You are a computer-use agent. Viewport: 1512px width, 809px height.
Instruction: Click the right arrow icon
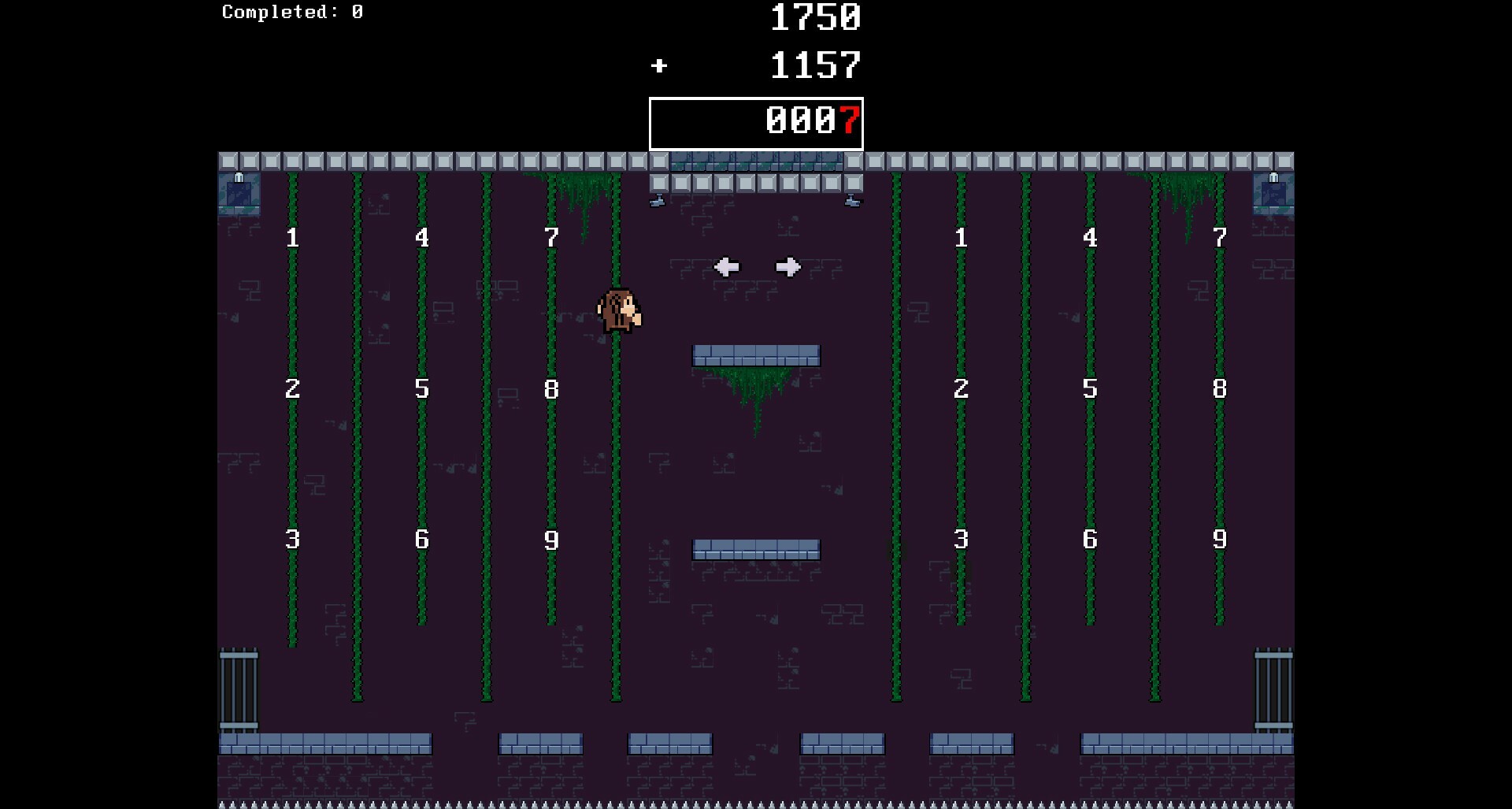coord(787,267)
